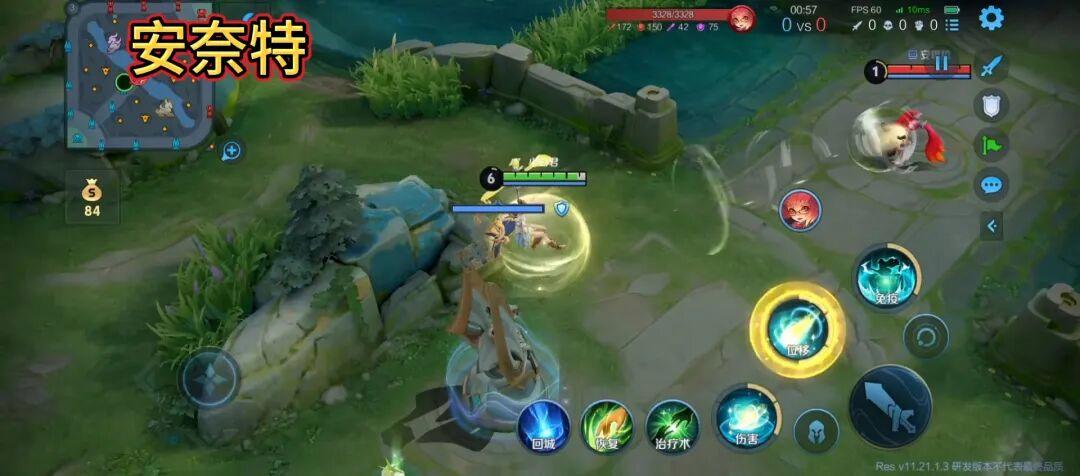Activate the 回城 recall ability
This screenshot has height=476, width=1080.
coord(544,425)
